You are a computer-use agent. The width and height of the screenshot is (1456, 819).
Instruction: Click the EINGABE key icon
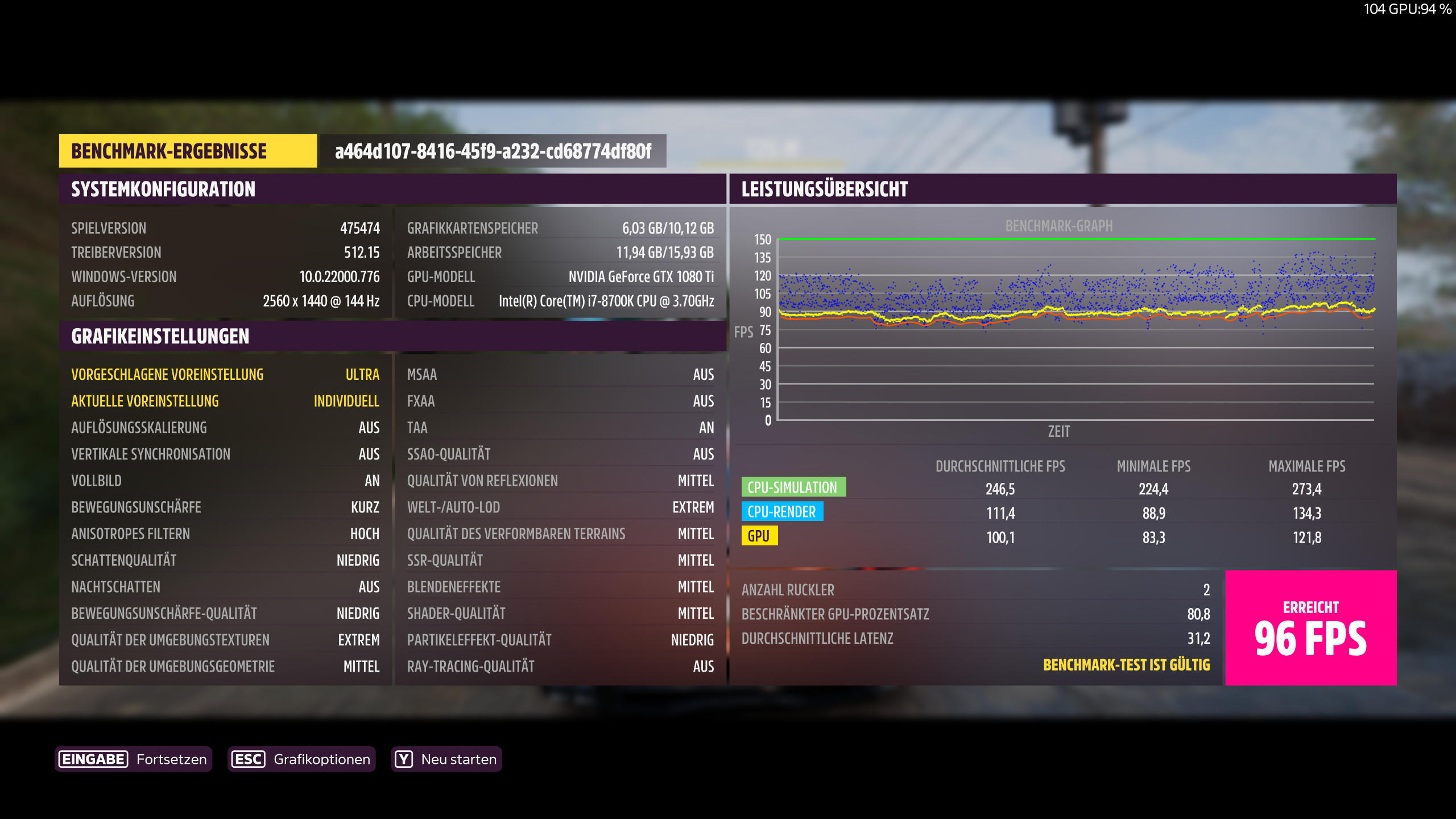coord(93,759)
